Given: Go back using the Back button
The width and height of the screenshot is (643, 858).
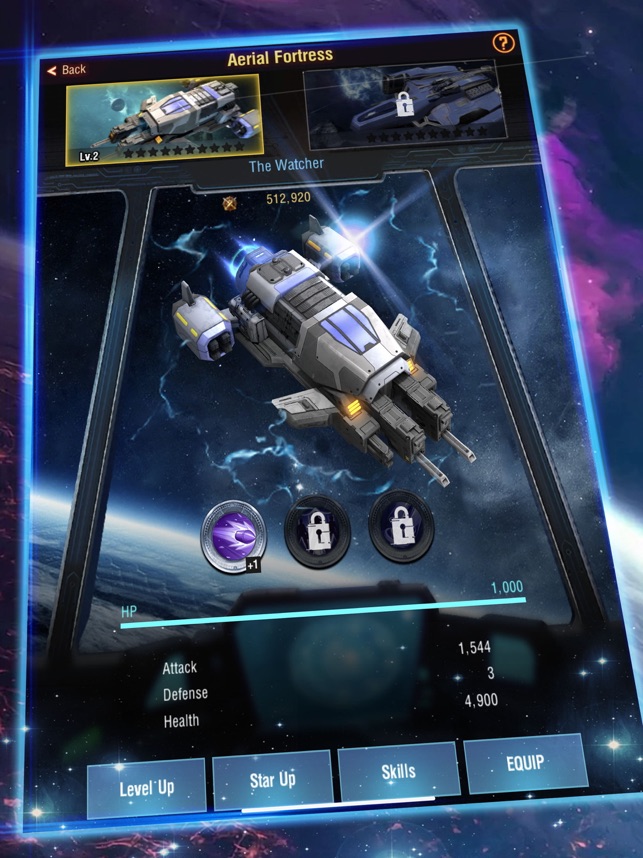Looking at the screenshot, I should [67, 69].
